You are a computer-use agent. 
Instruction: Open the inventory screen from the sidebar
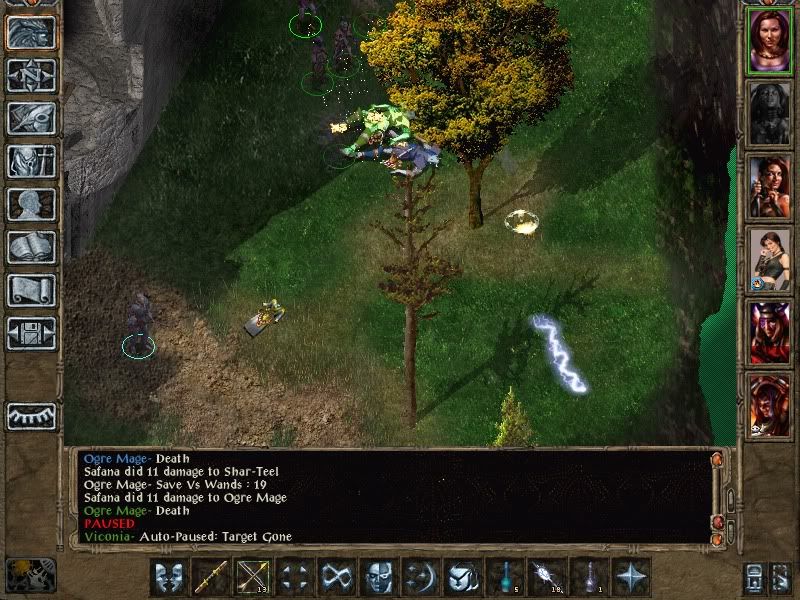point(31,161)
